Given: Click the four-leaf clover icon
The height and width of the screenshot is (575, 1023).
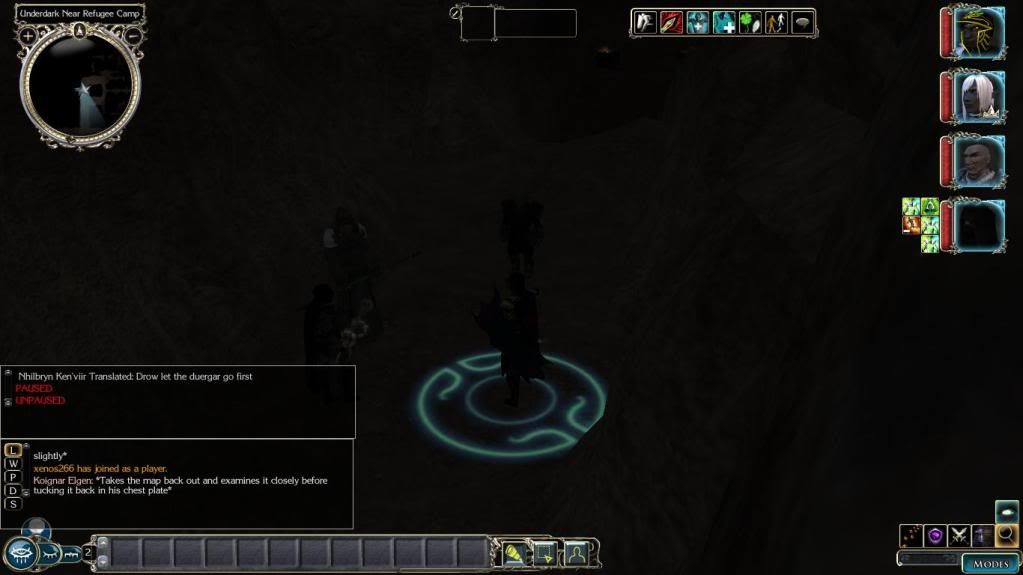Looking at the screenshot, I should pyautogui.click(x=750, y=22).
